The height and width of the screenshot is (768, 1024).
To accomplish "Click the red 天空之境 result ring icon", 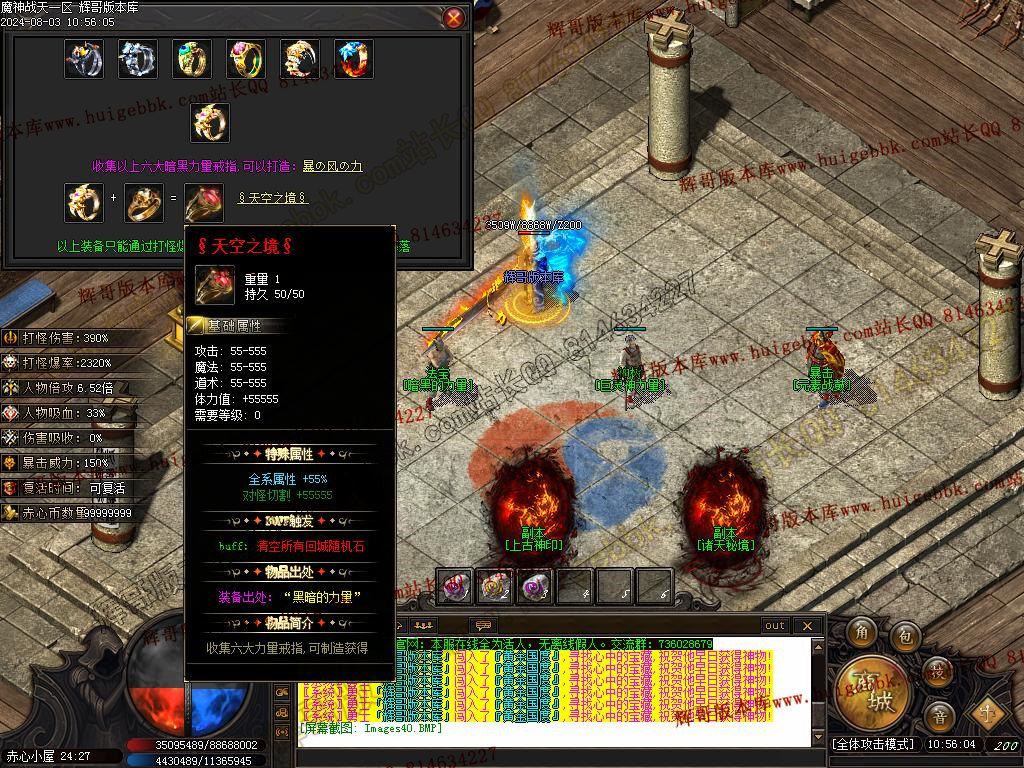I will click(204, 203).
